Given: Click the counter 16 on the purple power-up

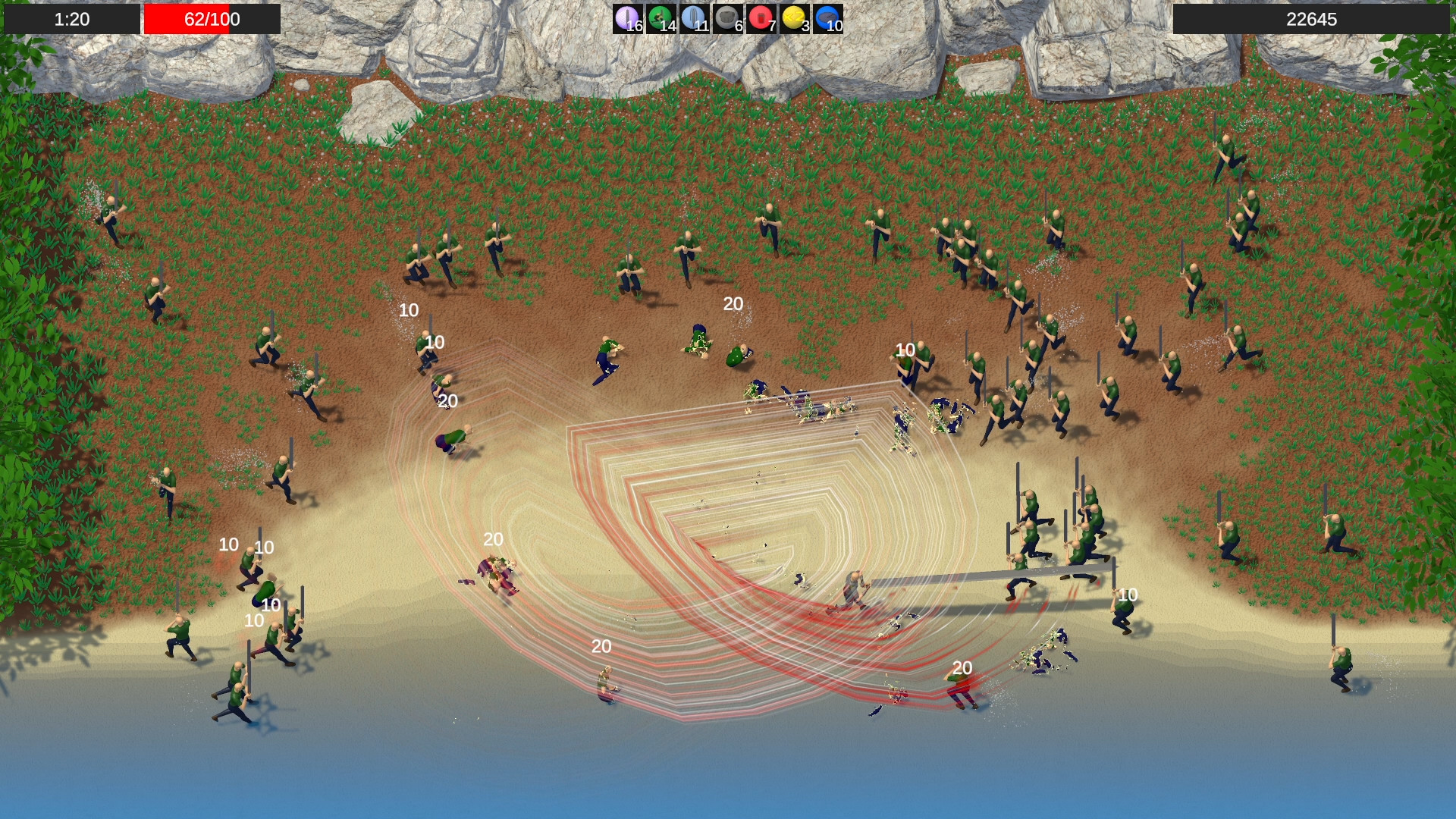Looking at the screenshot, I should click(634, 26).
